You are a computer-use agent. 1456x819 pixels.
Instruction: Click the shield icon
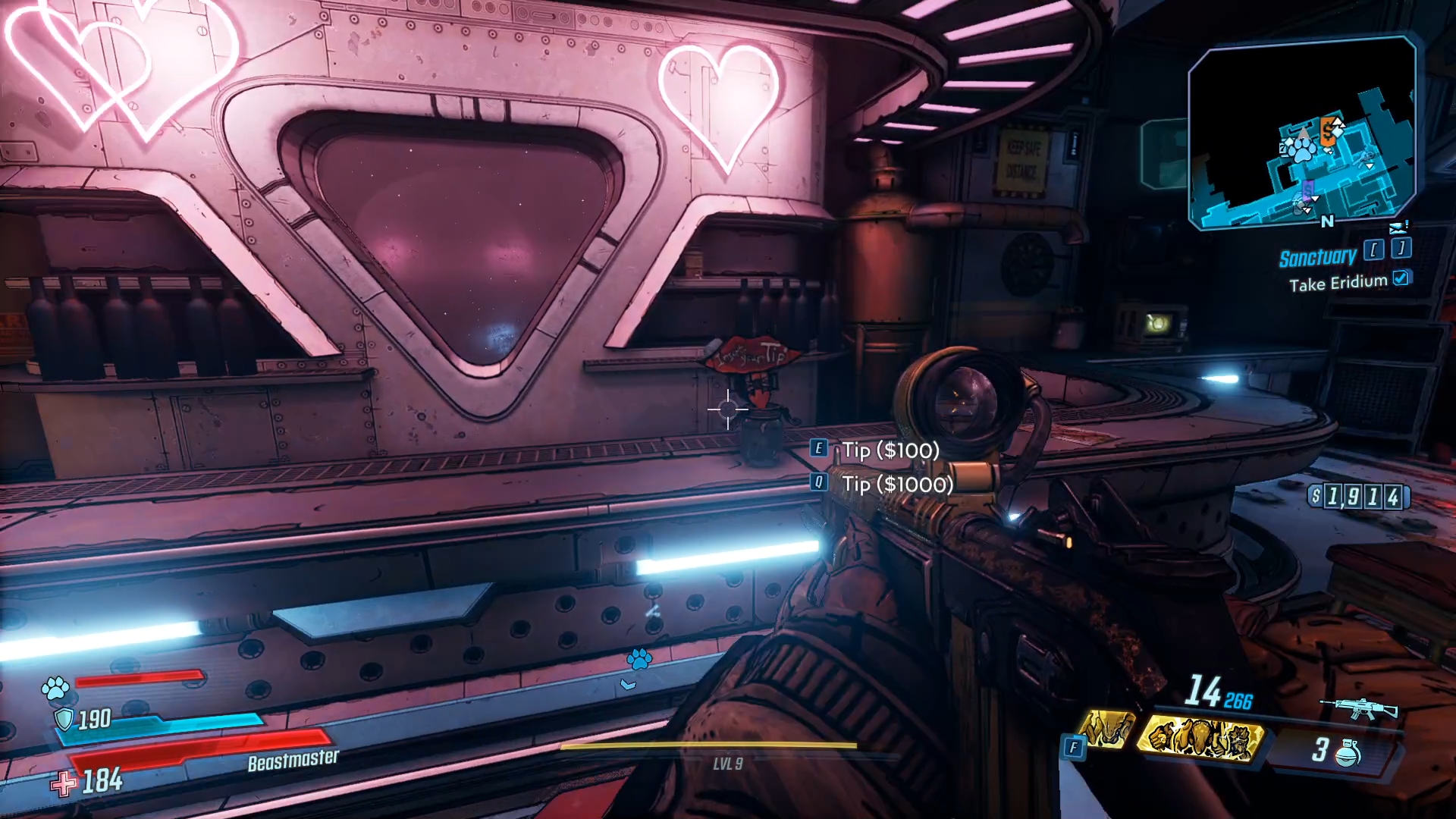click(64, 719)
